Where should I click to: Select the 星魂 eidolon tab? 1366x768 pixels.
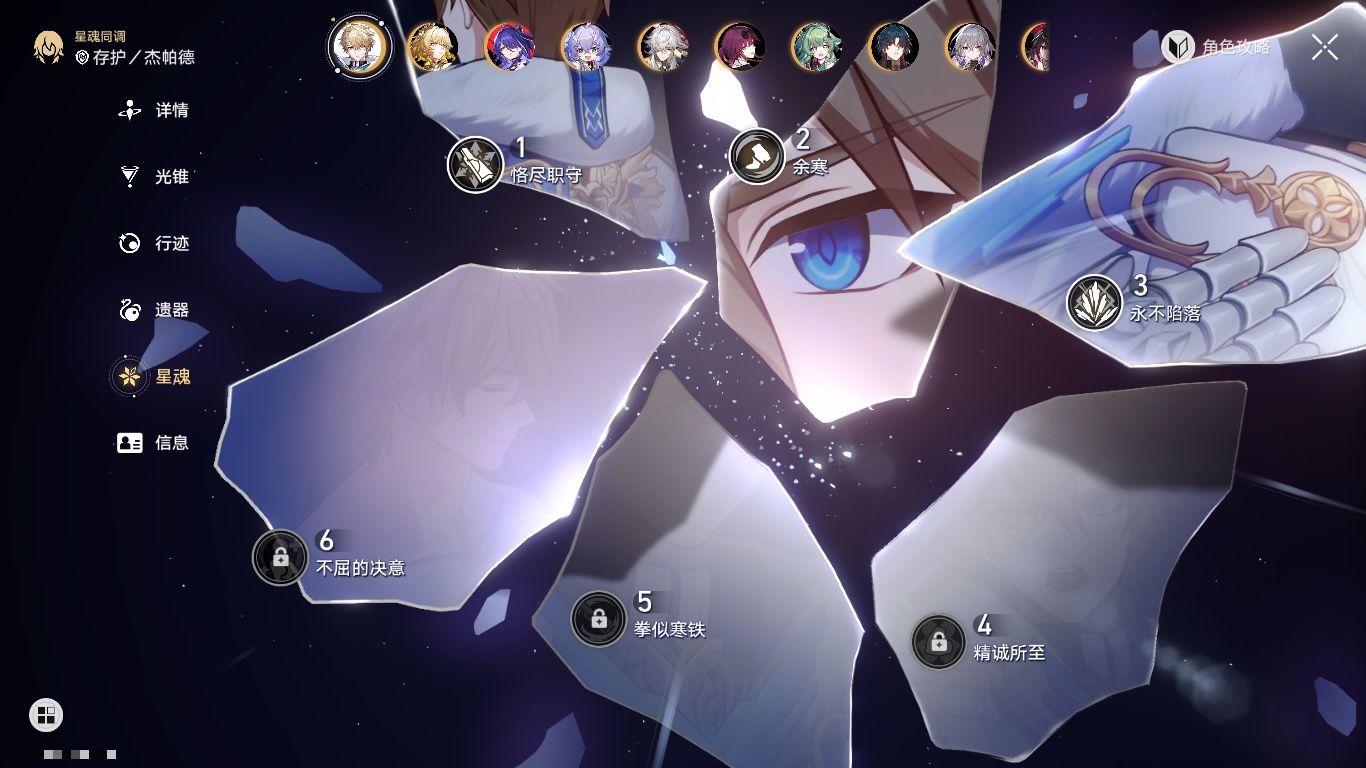point(155,377)
